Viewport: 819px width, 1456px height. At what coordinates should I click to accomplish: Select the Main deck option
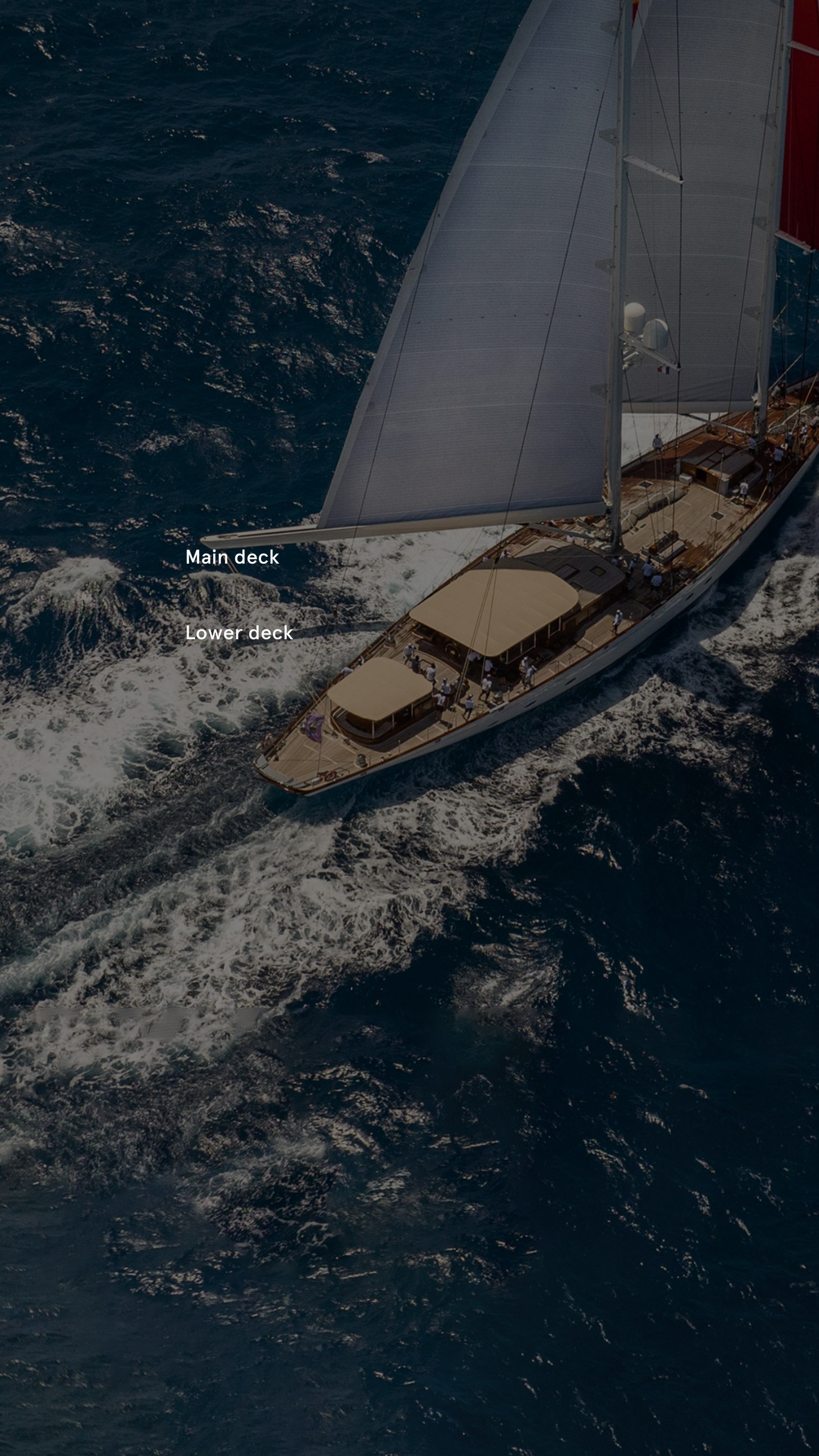click(x=232, y=557)
